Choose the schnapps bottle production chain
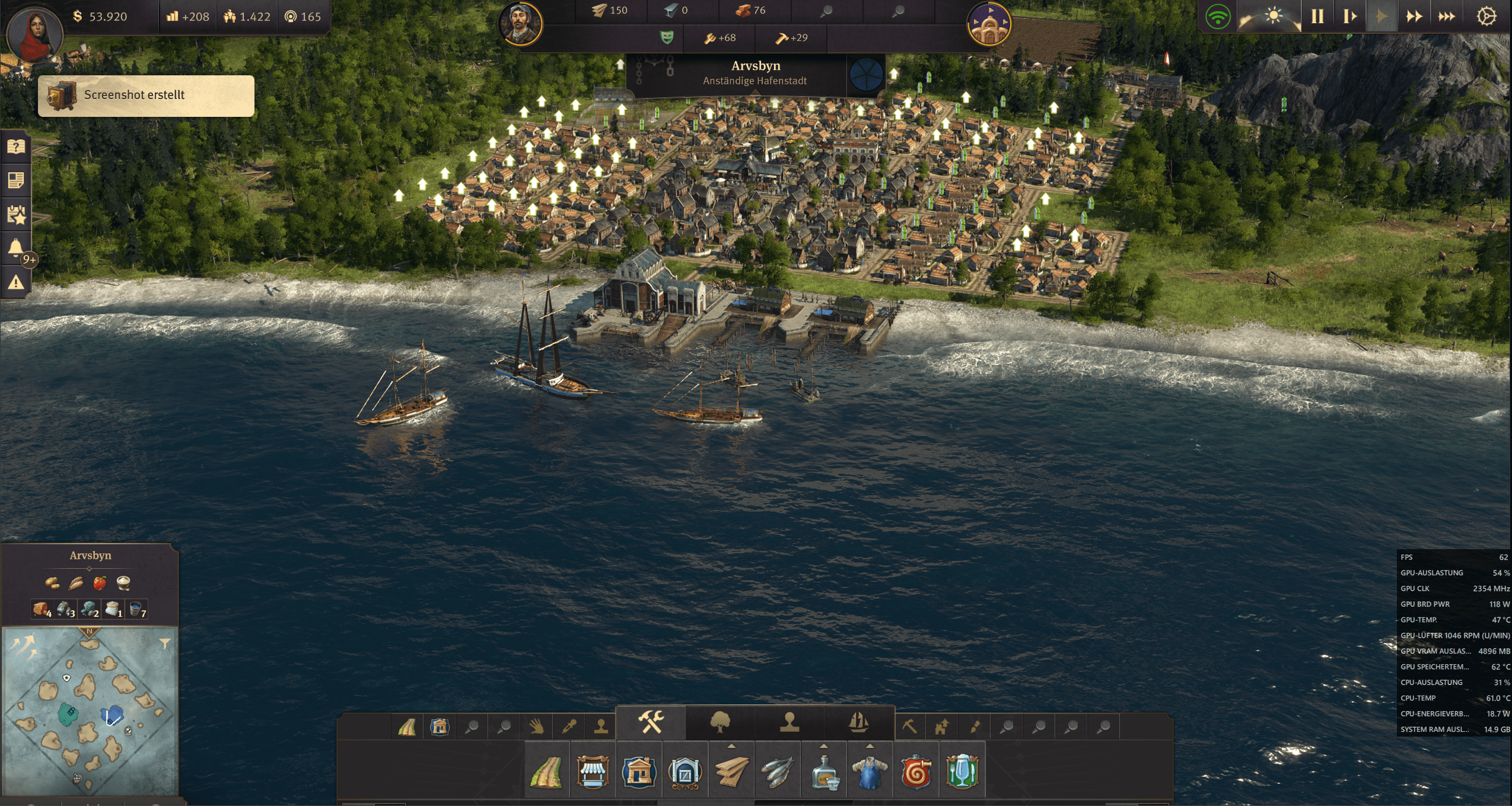 click(824, 772)
